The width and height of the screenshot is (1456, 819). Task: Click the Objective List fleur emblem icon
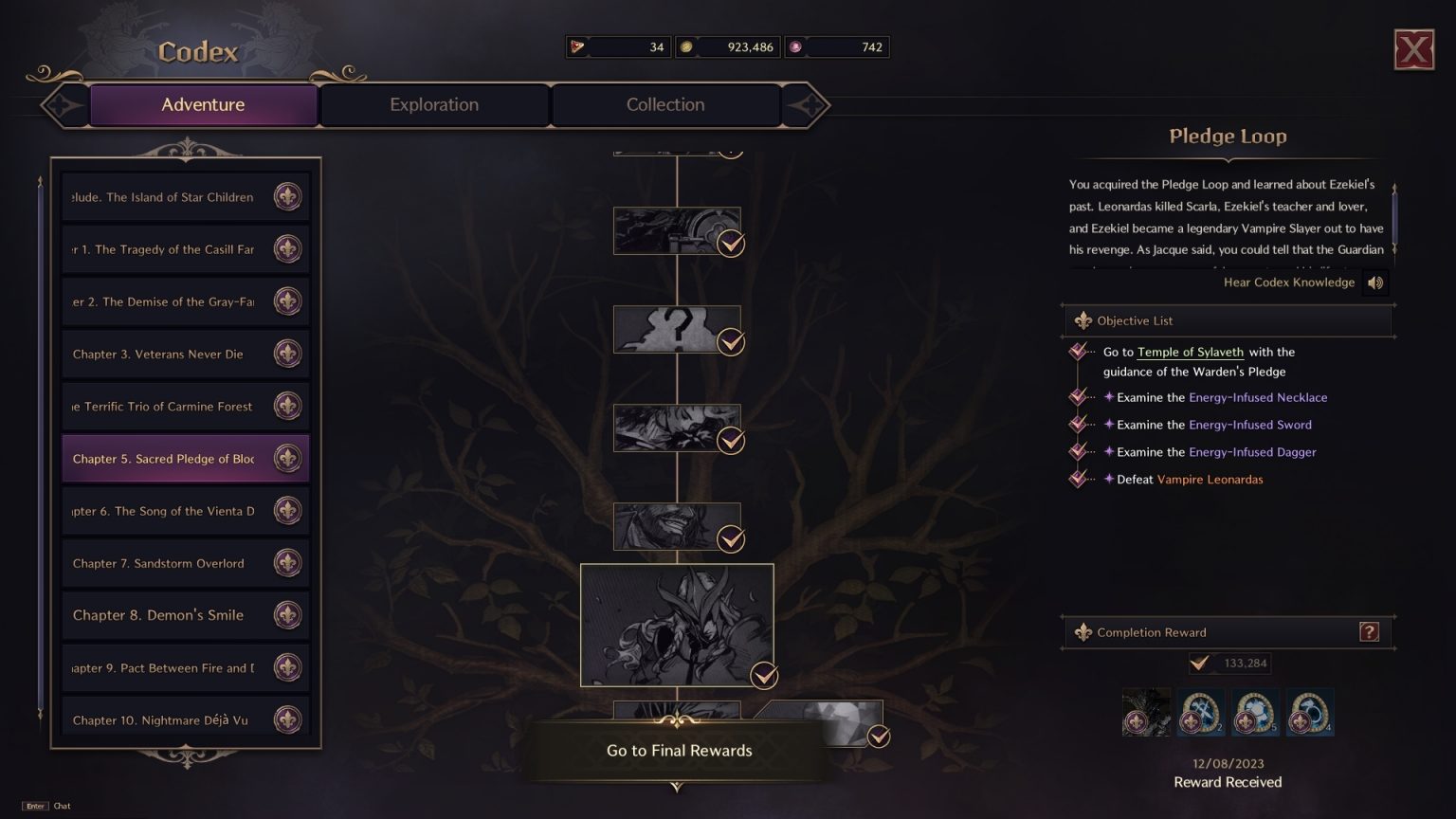click(x=1081, y=320)
